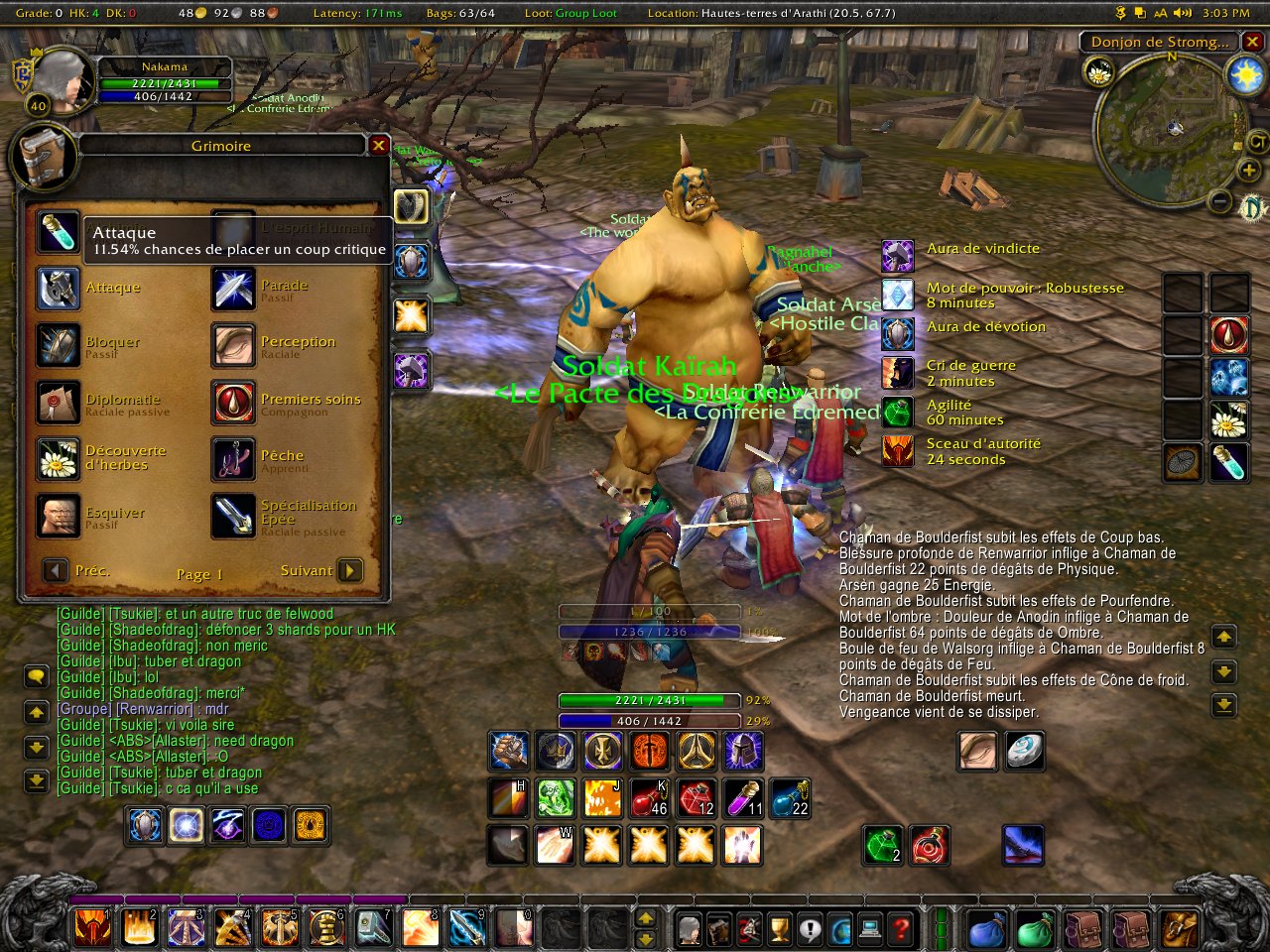Open the golden trophy micro menu button
This screenshot has height=952, width=1270.
tap(781, 929)
